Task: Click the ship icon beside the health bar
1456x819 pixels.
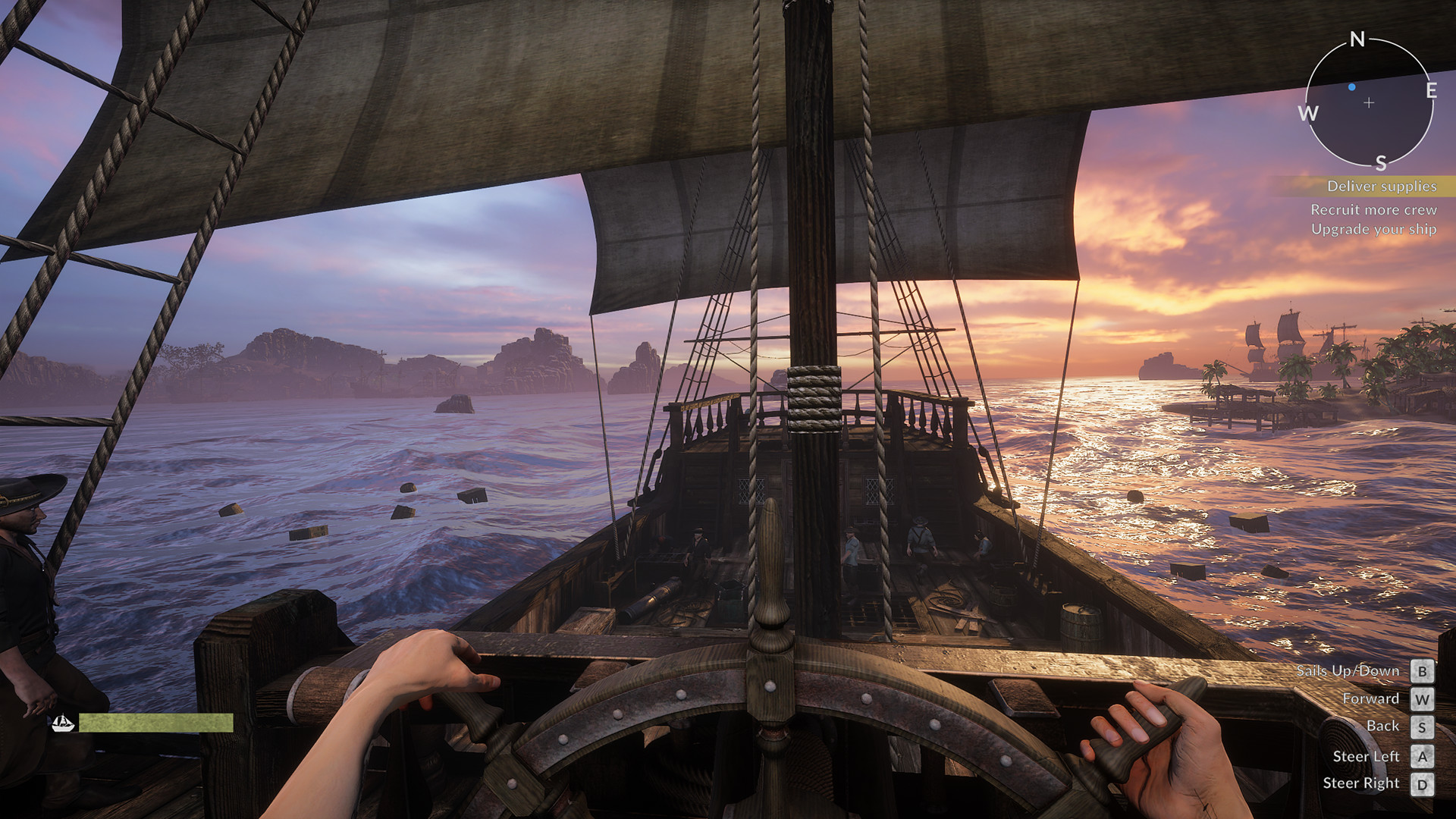Action: point(64,724)
